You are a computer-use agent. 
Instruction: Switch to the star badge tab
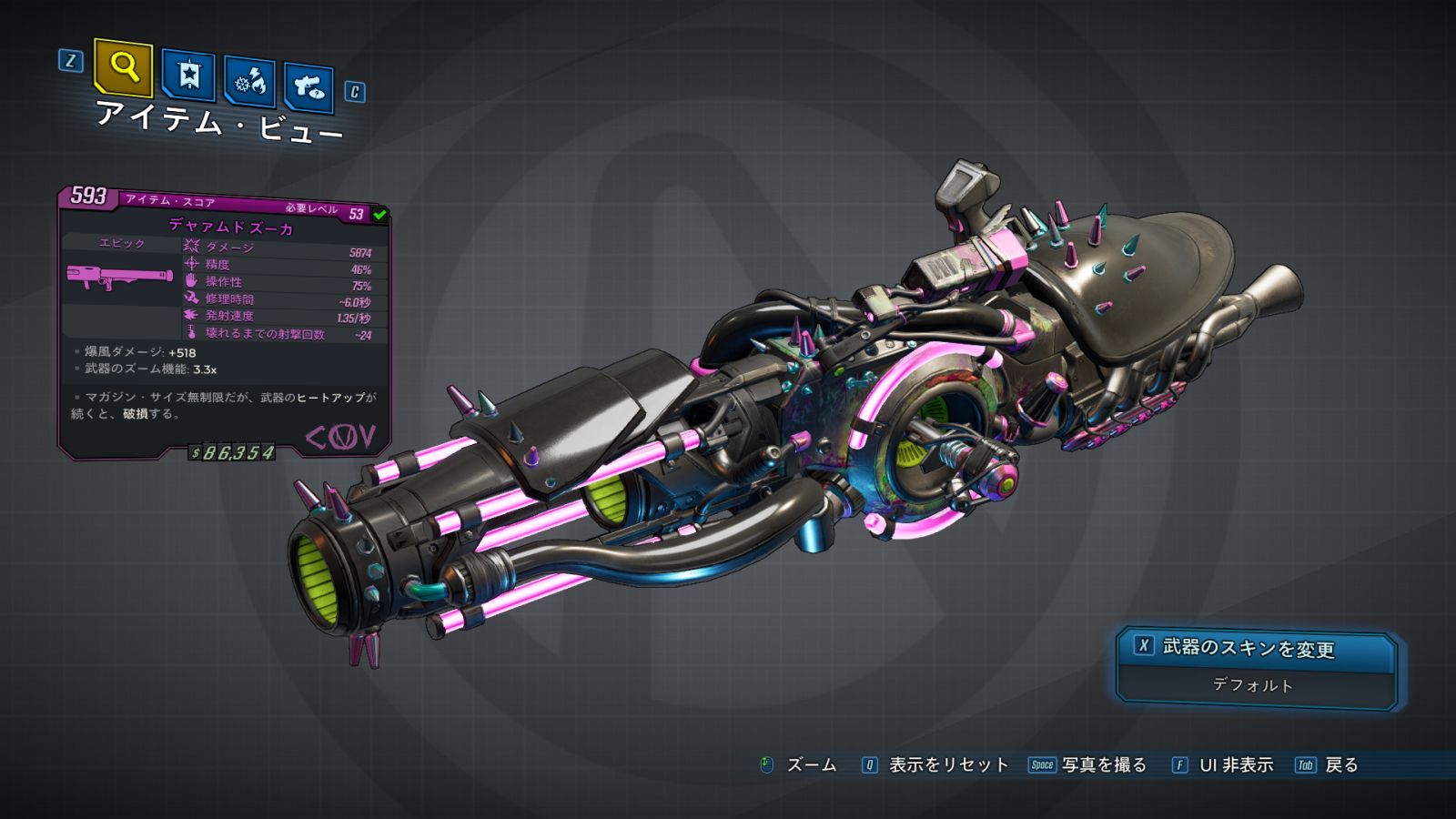click(188, 75)
